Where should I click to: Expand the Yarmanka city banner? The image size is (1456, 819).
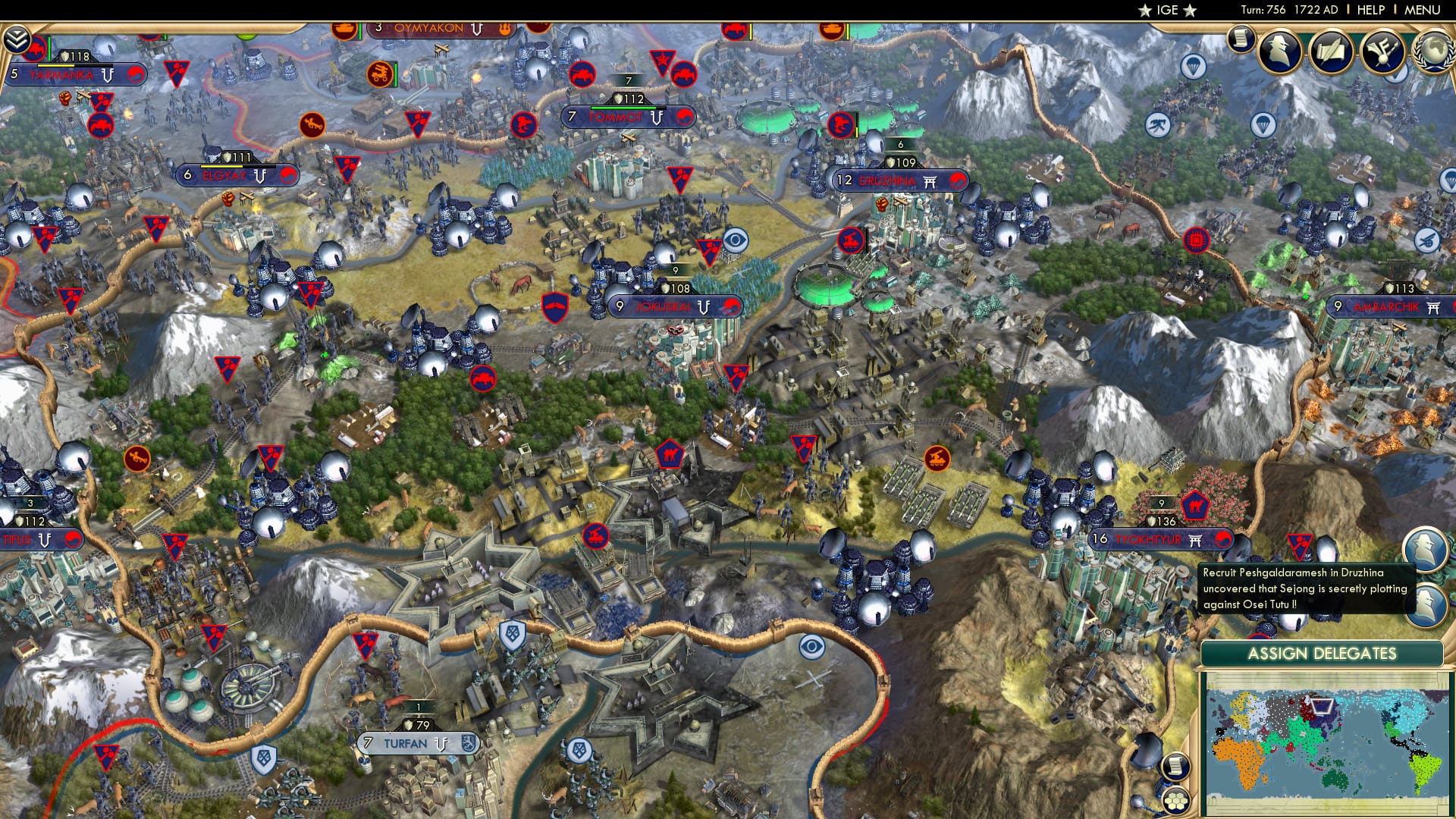point(64,74)
